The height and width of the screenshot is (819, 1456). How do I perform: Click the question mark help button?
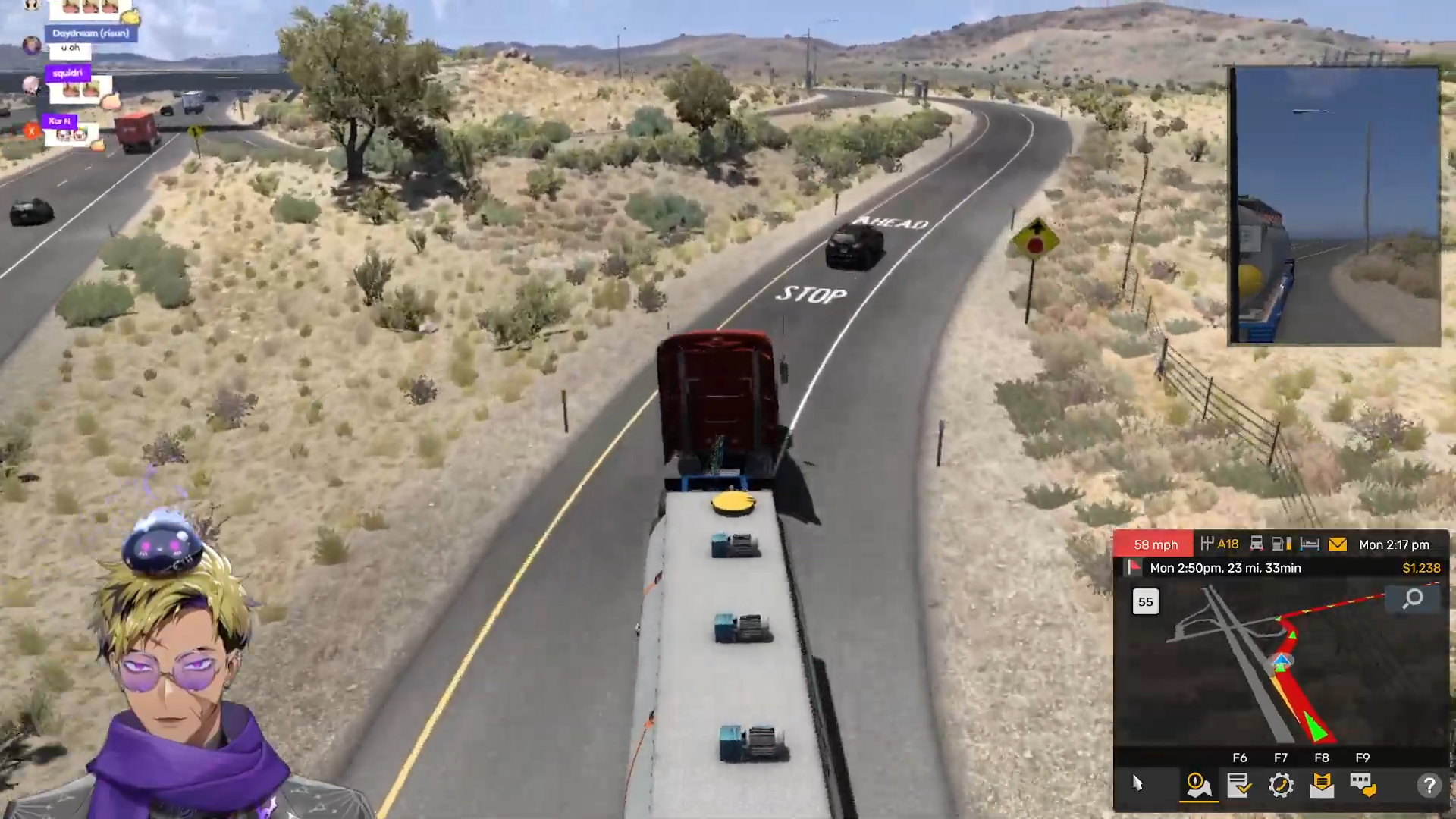point(1429,785)
